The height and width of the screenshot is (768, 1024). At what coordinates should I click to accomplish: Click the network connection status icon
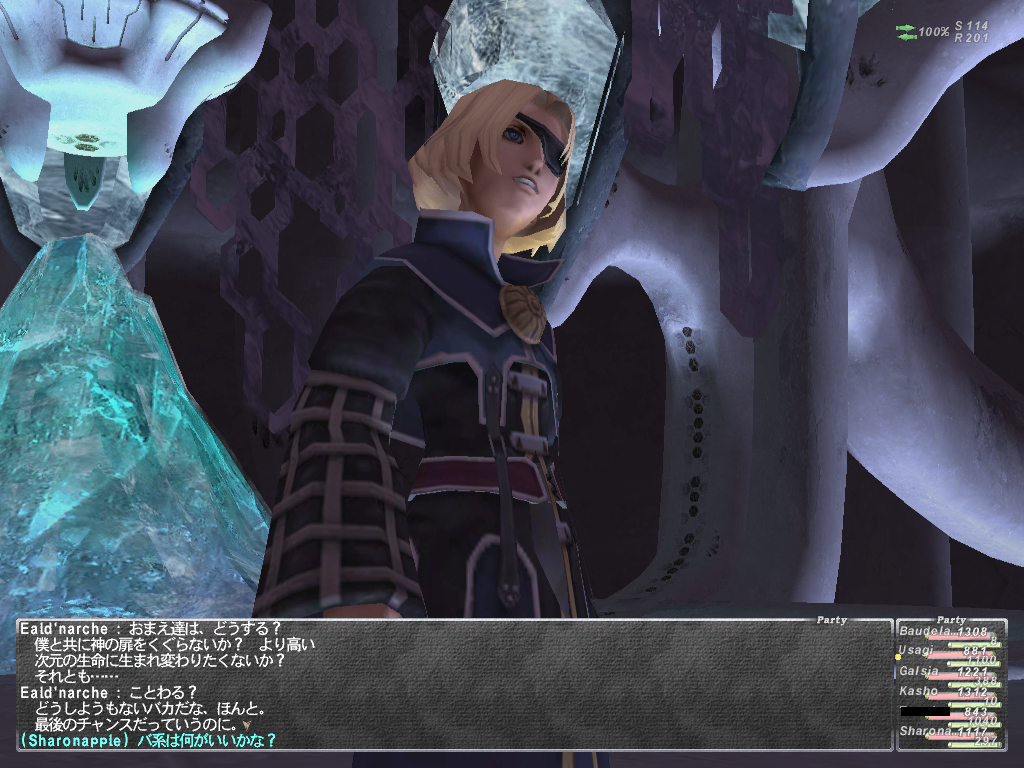pyautogui.click(x=906, y=32)
